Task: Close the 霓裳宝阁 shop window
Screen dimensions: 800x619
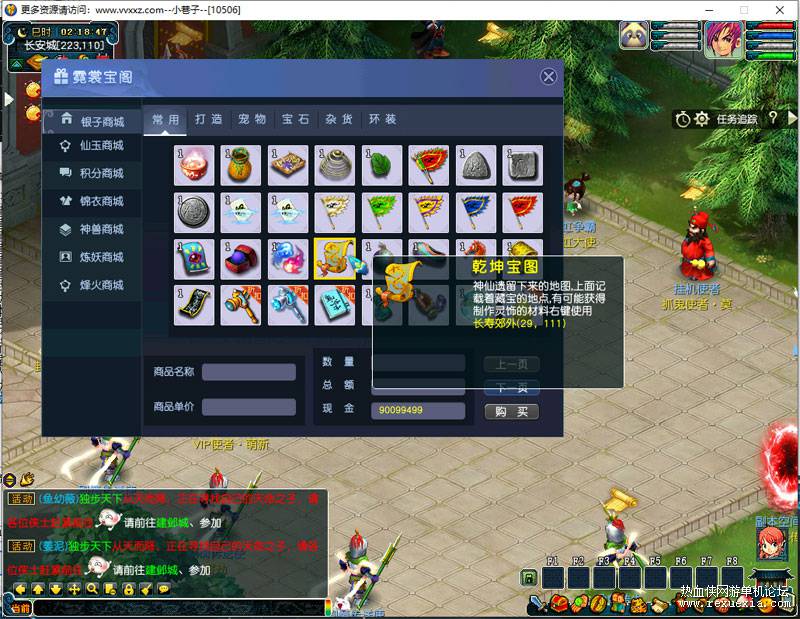Action: point(548,77)
